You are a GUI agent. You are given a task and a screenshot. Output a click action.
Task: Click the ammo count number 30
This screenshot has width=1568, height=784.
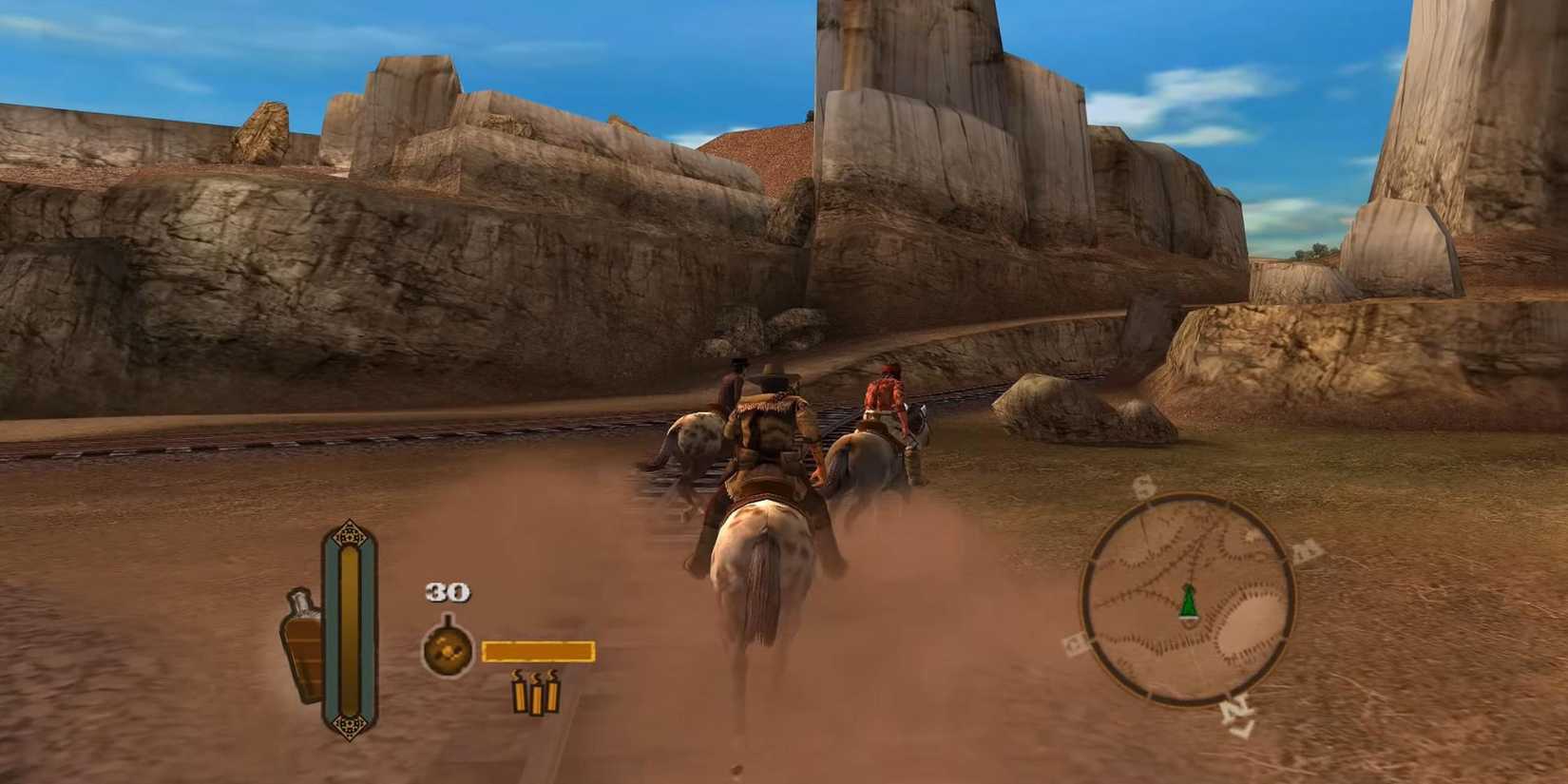pos(447,592)
